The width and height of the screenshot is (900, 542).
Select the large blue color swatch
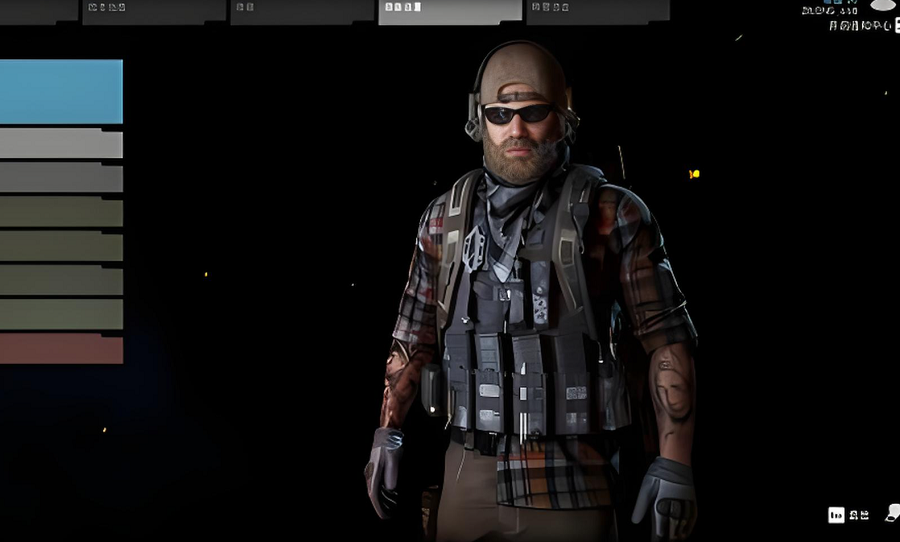tap(60, 91)
